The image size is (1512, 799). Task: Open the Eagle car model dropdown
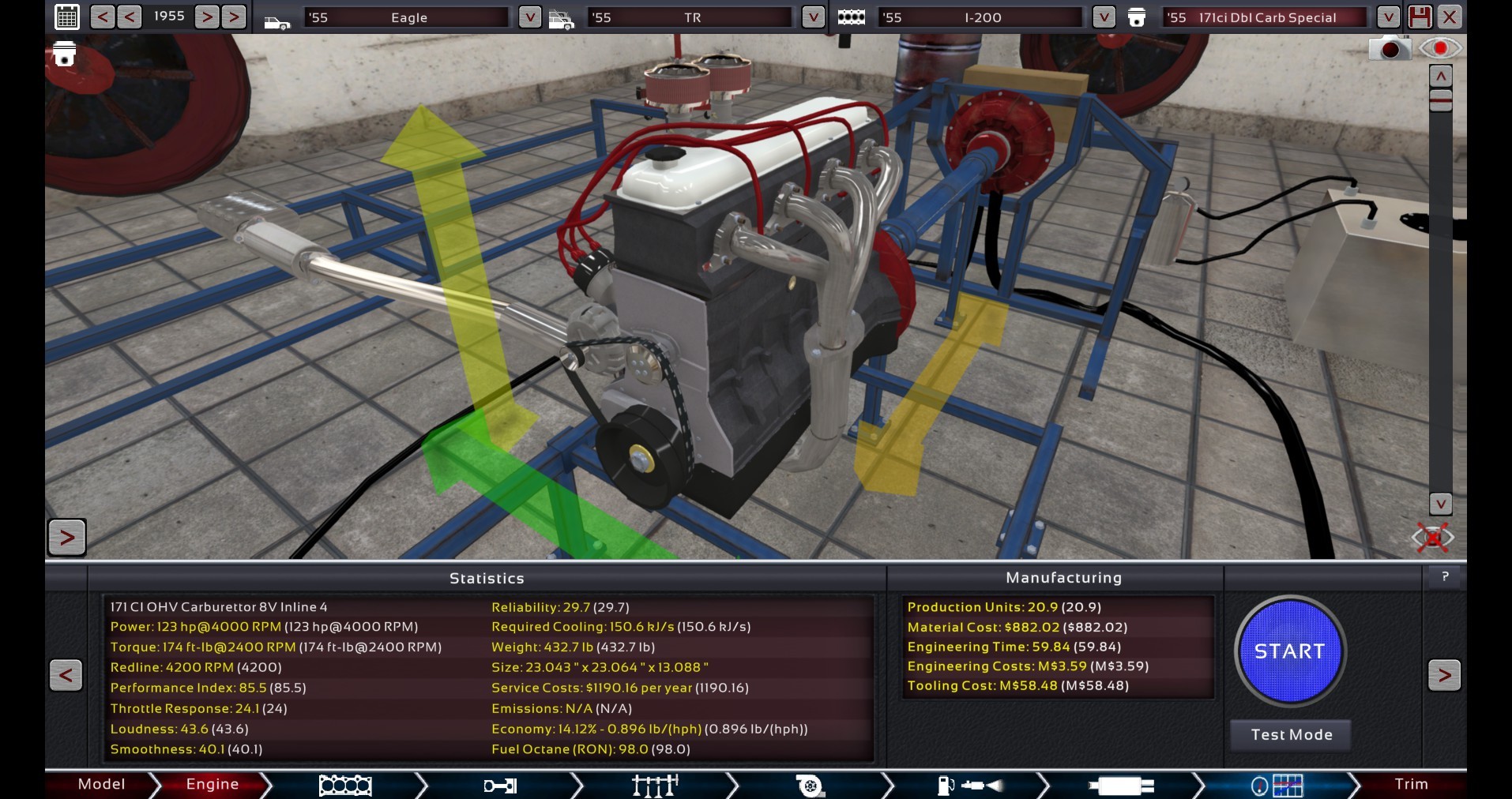pyautogui.click(x=529, y=17)
